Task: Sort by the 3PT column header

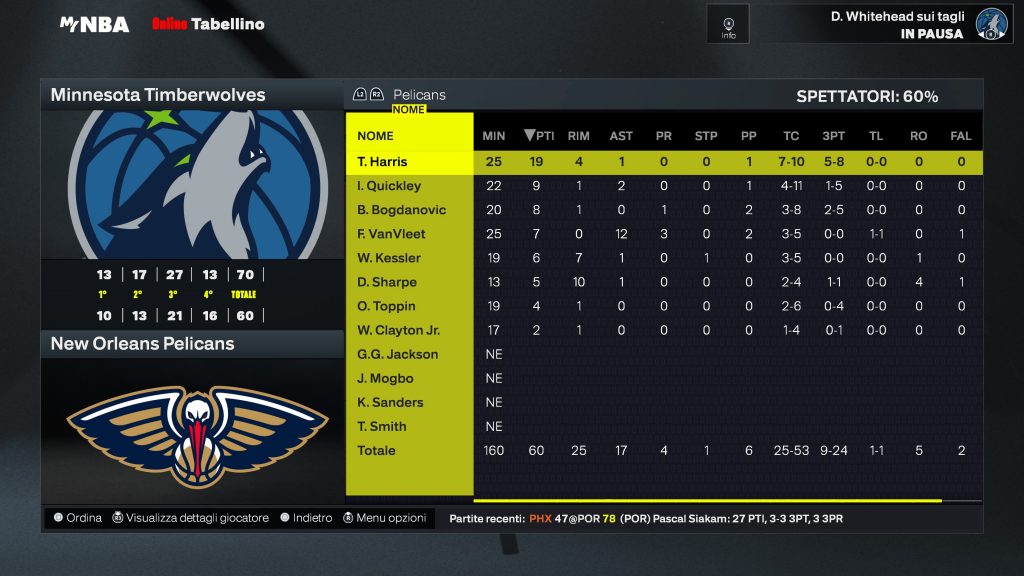Action: point(833,136)
